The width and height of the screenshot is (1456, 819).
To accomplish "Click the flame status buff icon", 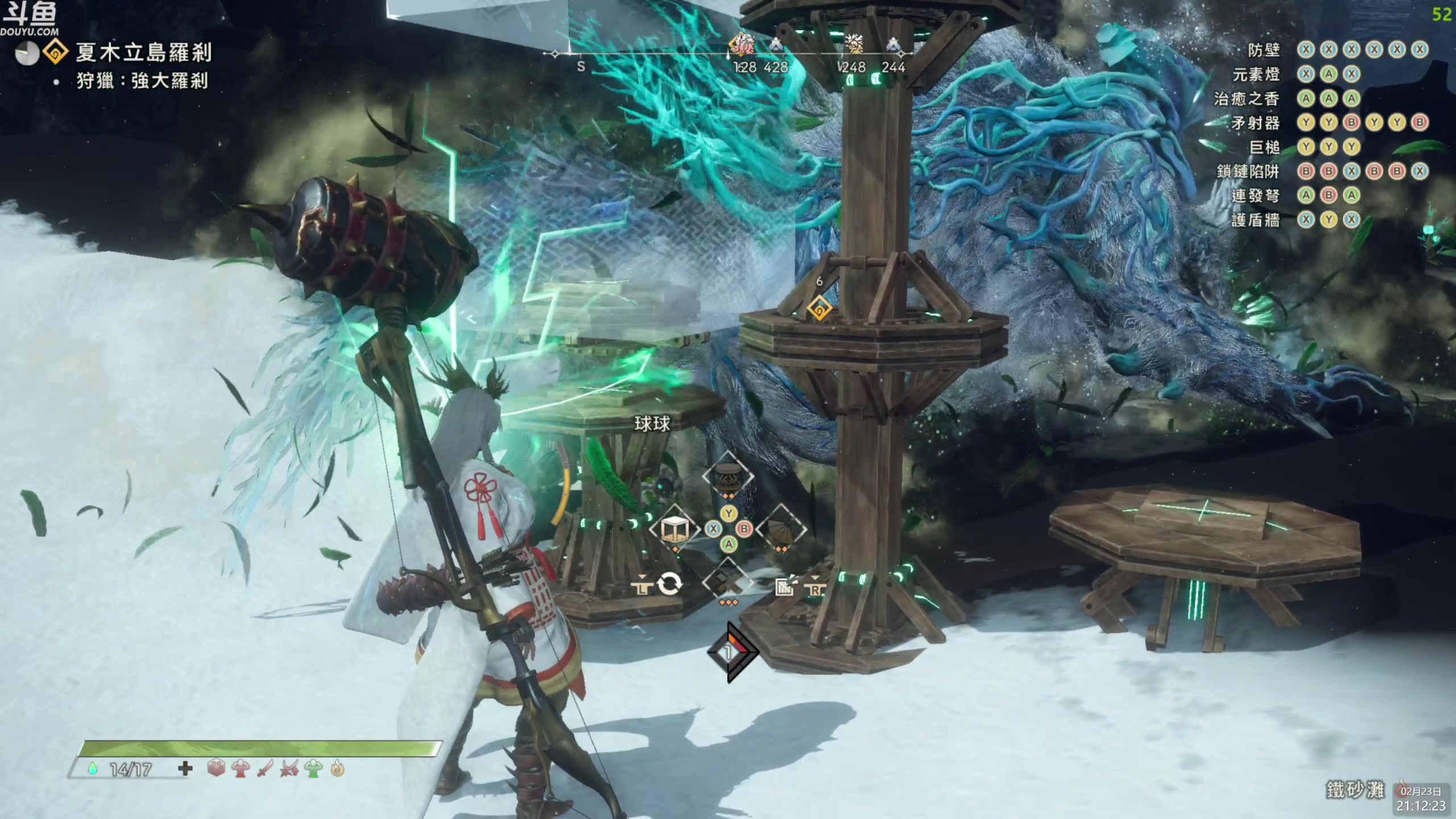I will [338, 769].
